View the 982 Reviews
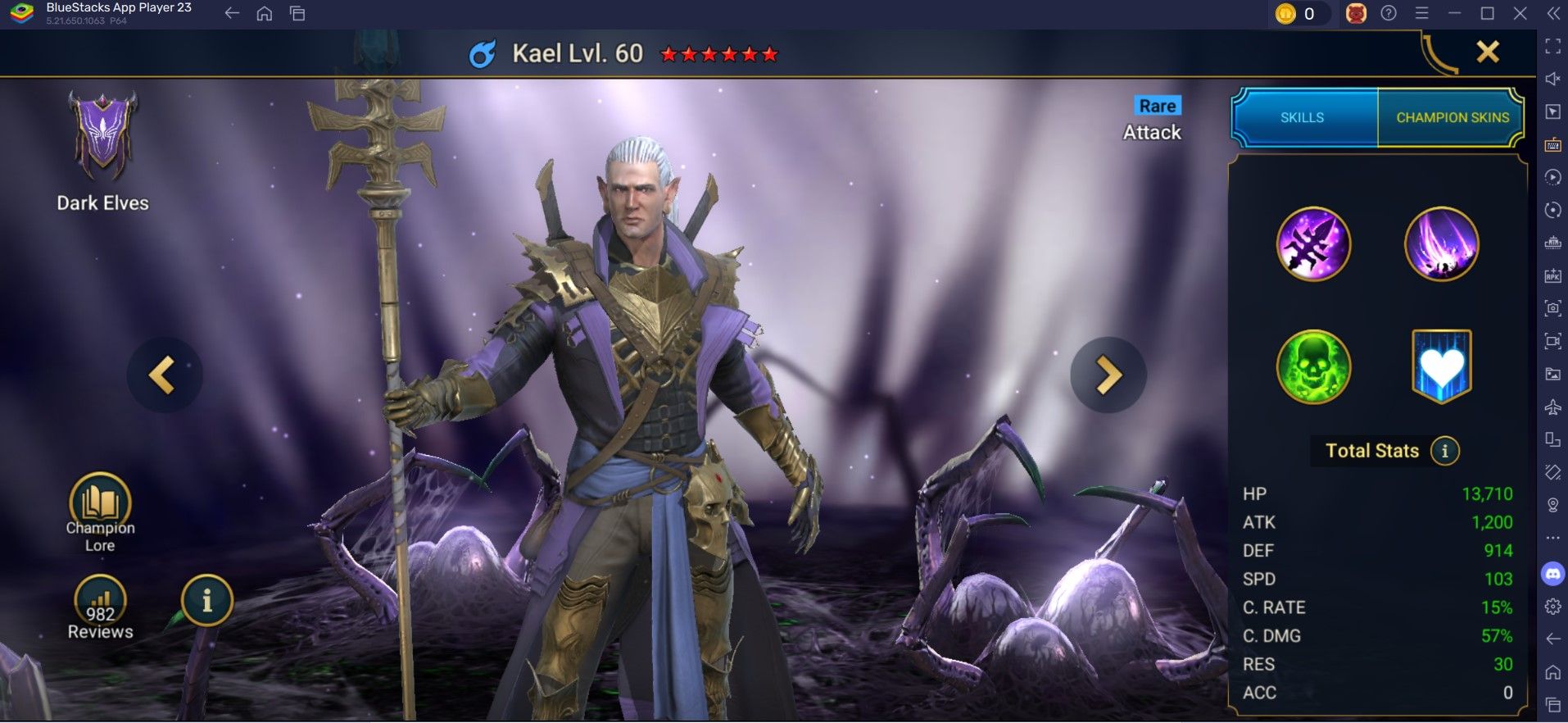Screen dimensions: 1568x723 pyautogui.click(x=98, y=605)
